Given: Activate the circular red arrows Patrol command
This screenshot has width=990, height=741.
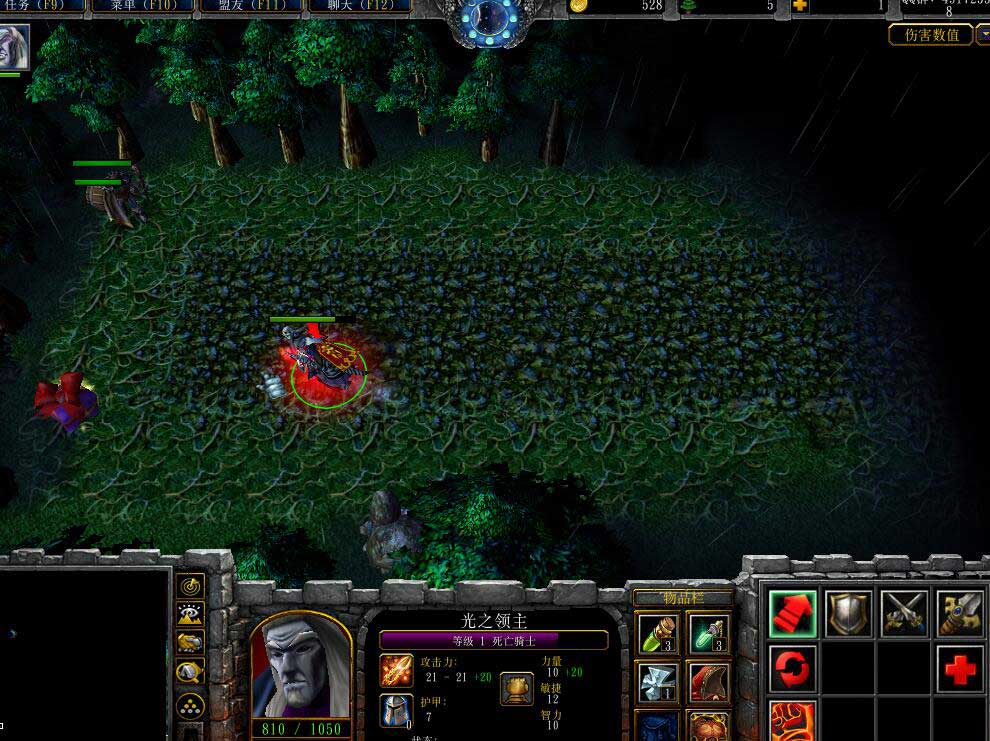Looking at the screenshot, I should [794, 668].
